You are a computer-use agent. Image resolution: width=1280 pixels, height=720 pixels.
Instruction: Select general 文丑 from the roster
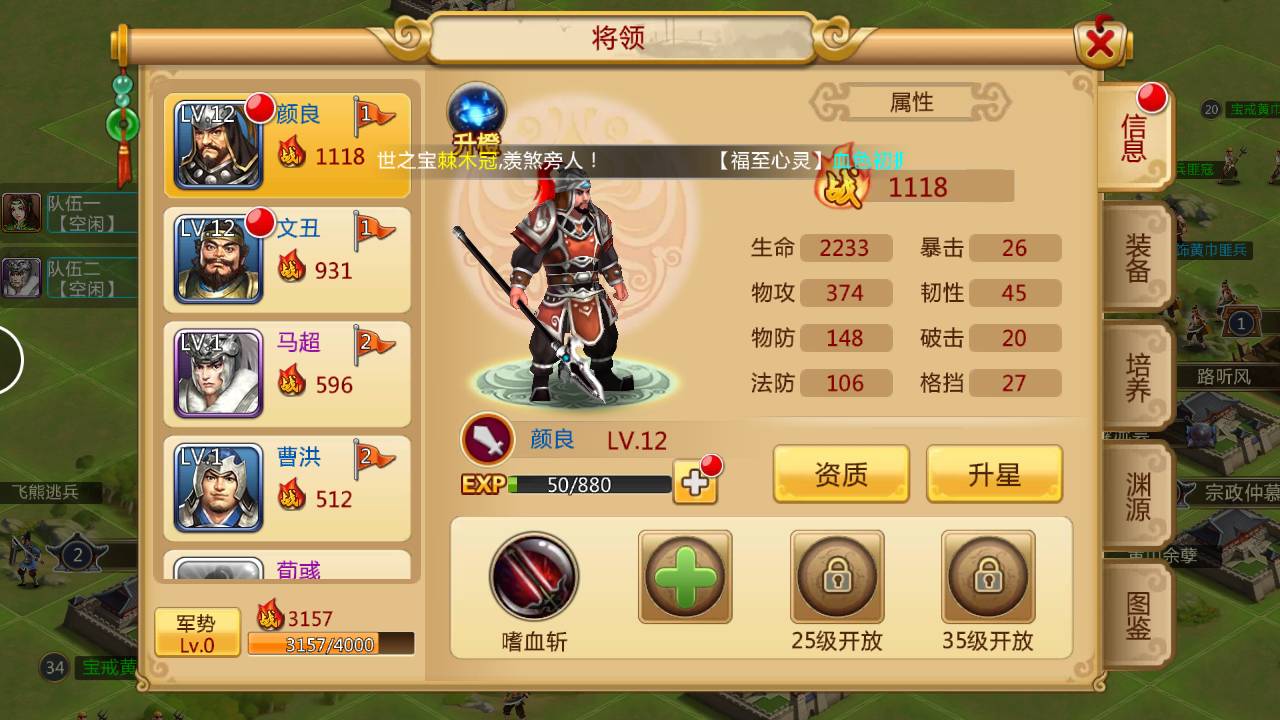[285, 252]
